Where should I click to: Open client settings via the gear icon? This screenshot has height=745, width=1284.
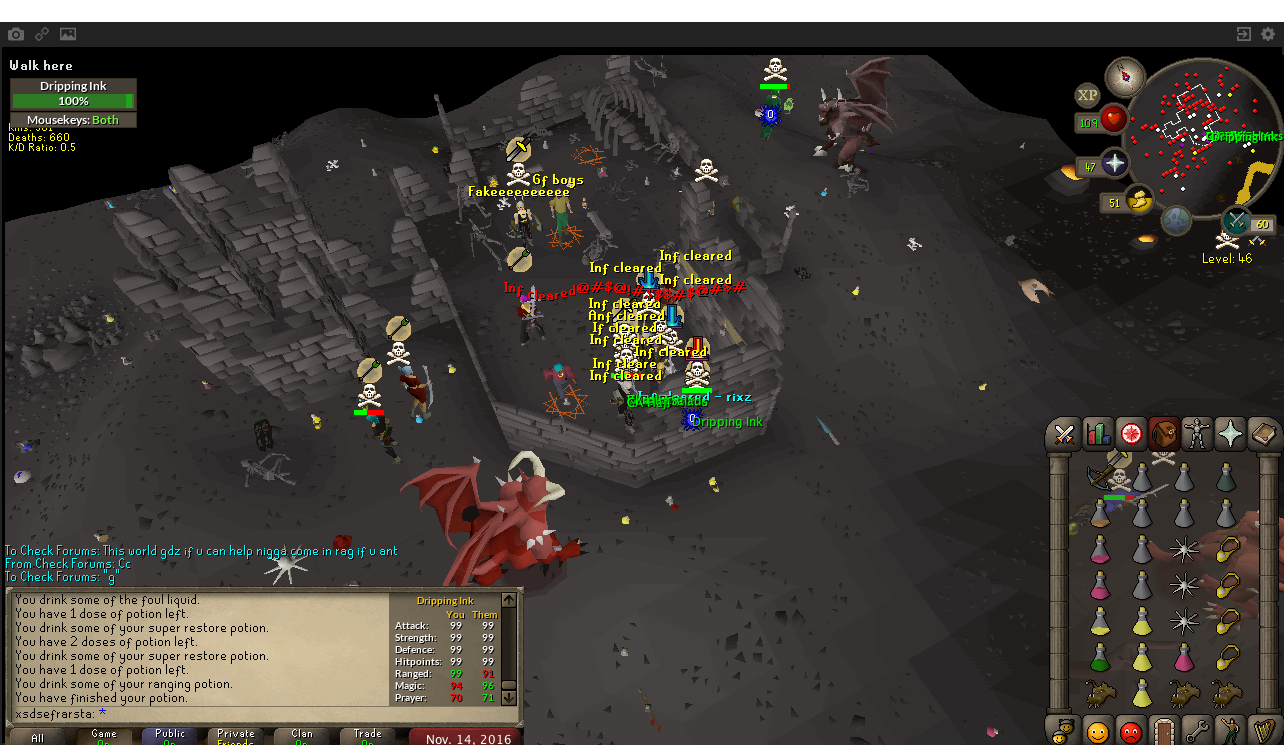[1268, 34]
